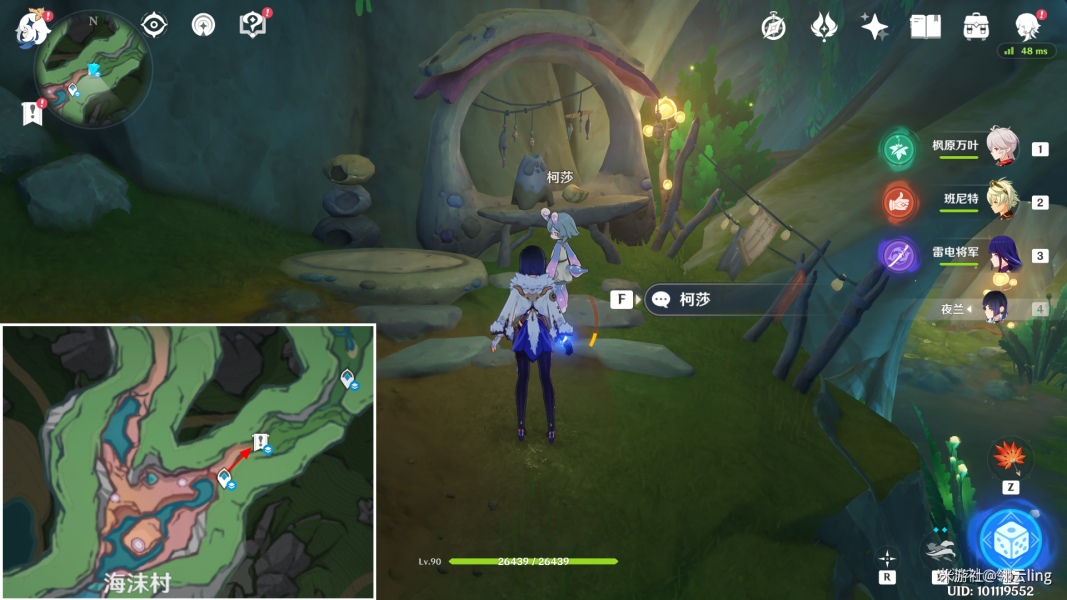Open the inventory backpack icon

pyautogui.click(x=976, y=27)
